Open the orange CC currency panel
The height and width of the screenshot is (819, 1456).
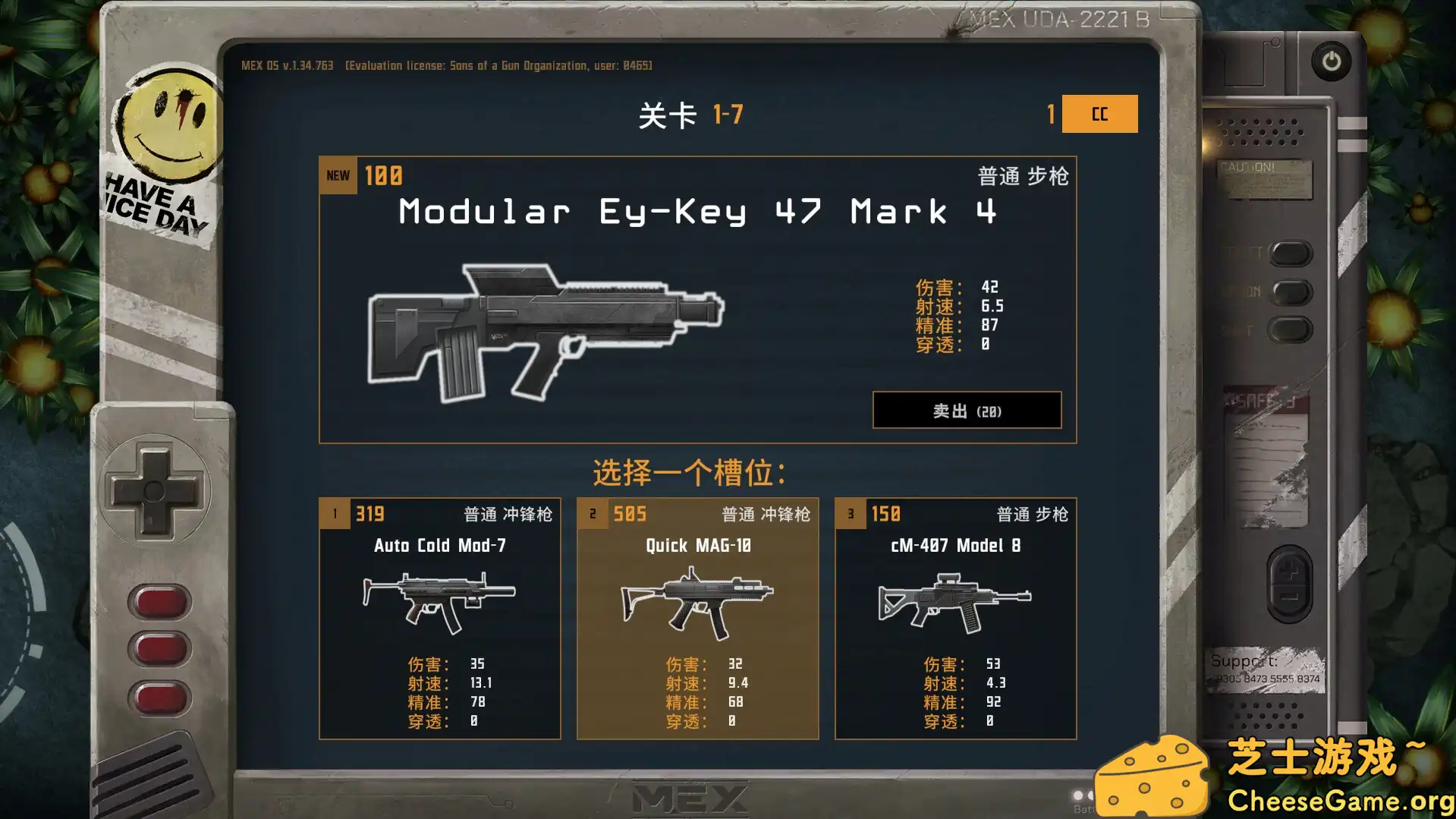pyautogui.click(x=1099, y=115)
